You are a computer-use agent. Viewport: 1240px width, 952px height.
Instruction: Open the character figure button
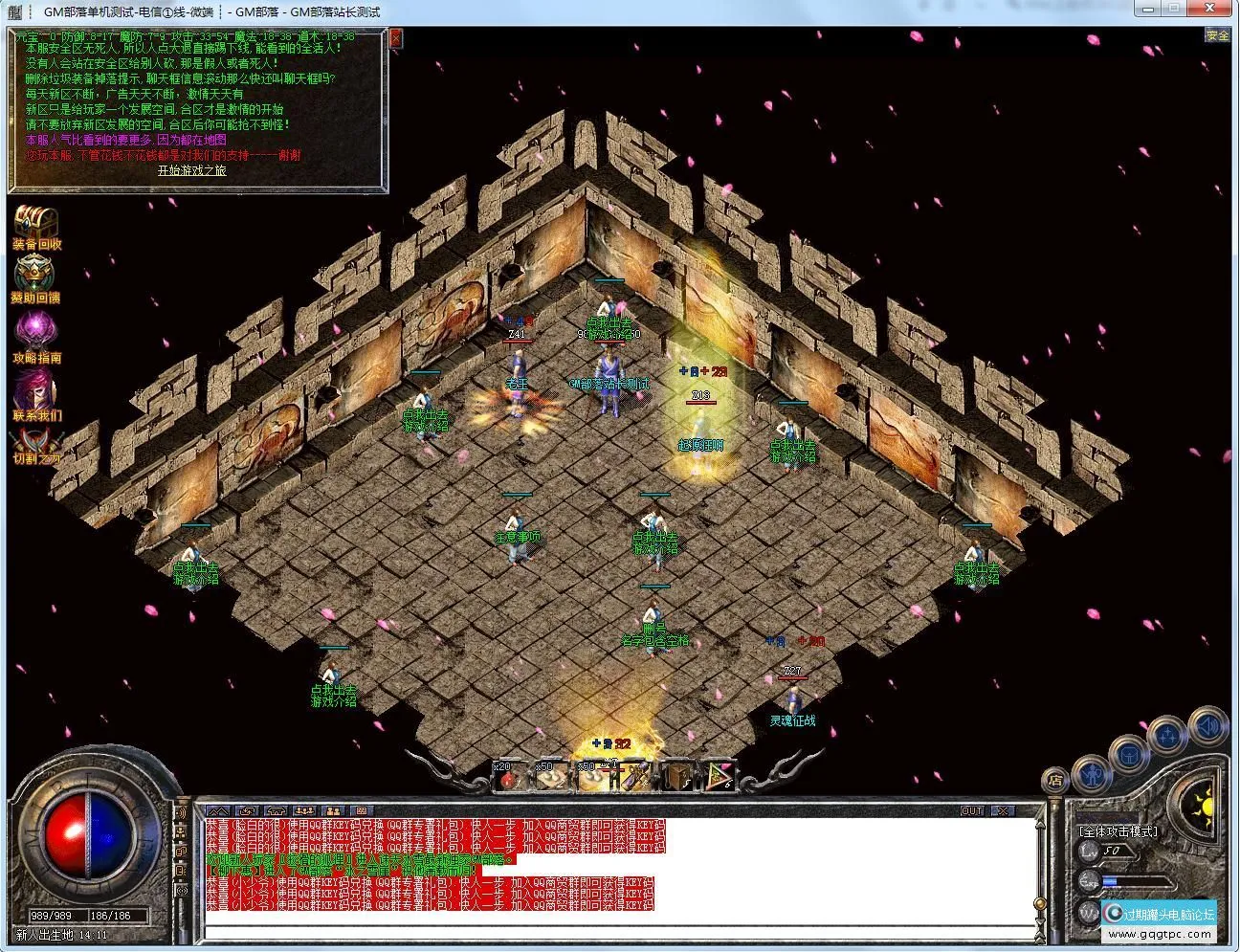[1092, 771]
